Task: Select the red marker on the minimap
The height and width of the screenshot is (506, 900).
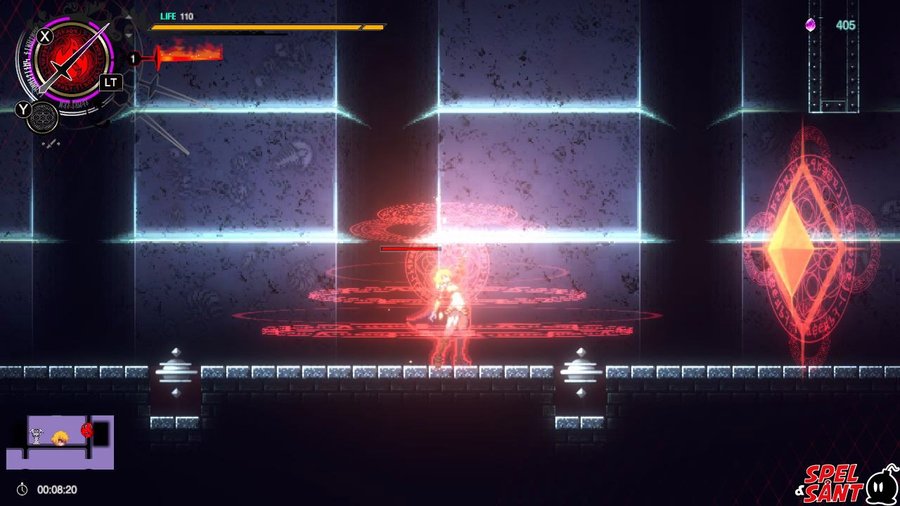Action: click(x=87, y=431)
